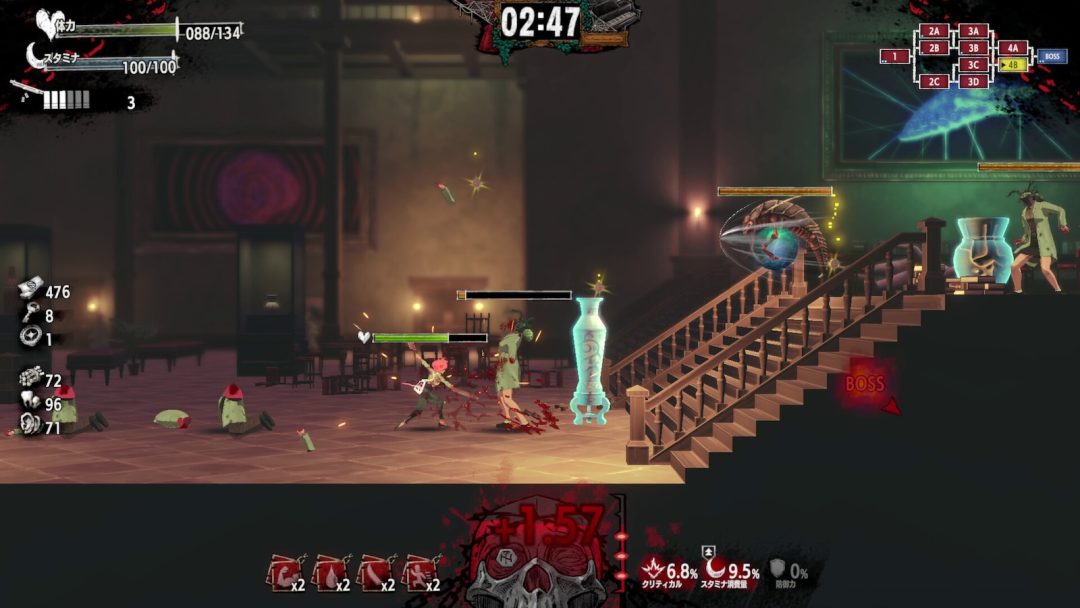Select room 2C on the stage map
Image resolution: width=1080 pixels, height=608 pixels.
pyautogui.click(x=934, y=82)
